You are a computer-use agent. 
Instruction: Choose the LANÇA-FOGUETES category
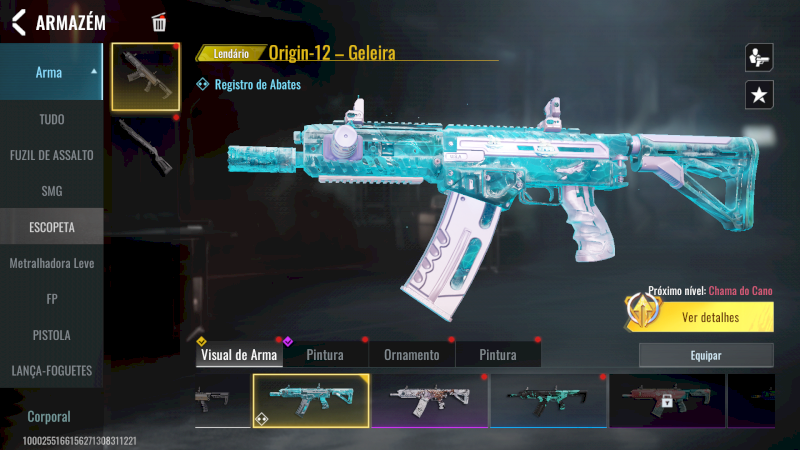[x=52, y=371]
